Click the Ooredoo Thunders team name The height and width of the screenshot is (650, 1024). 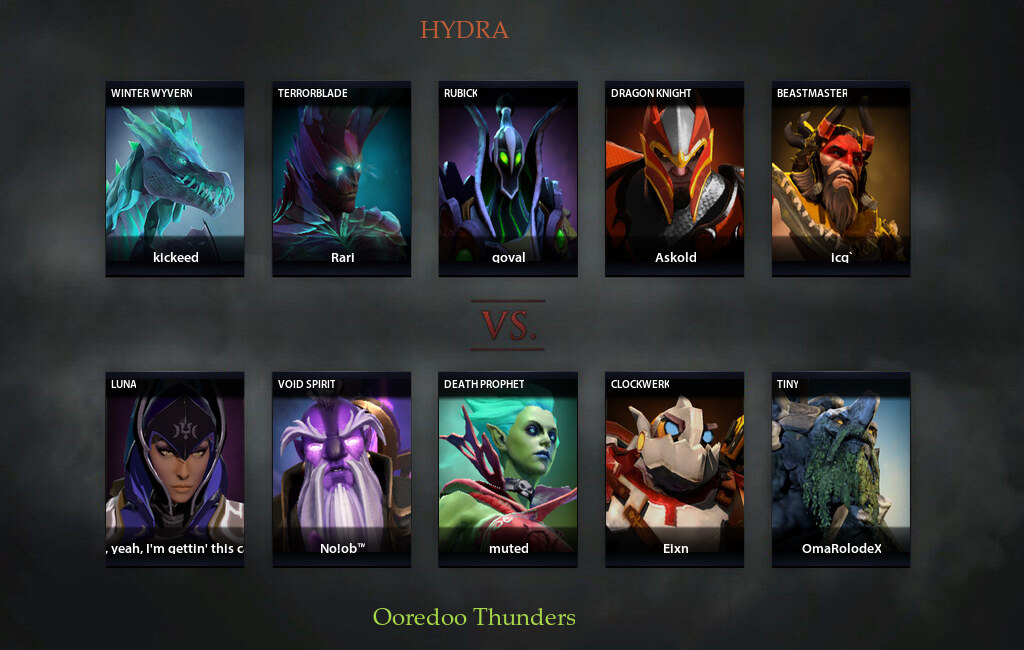coord(474,617)
